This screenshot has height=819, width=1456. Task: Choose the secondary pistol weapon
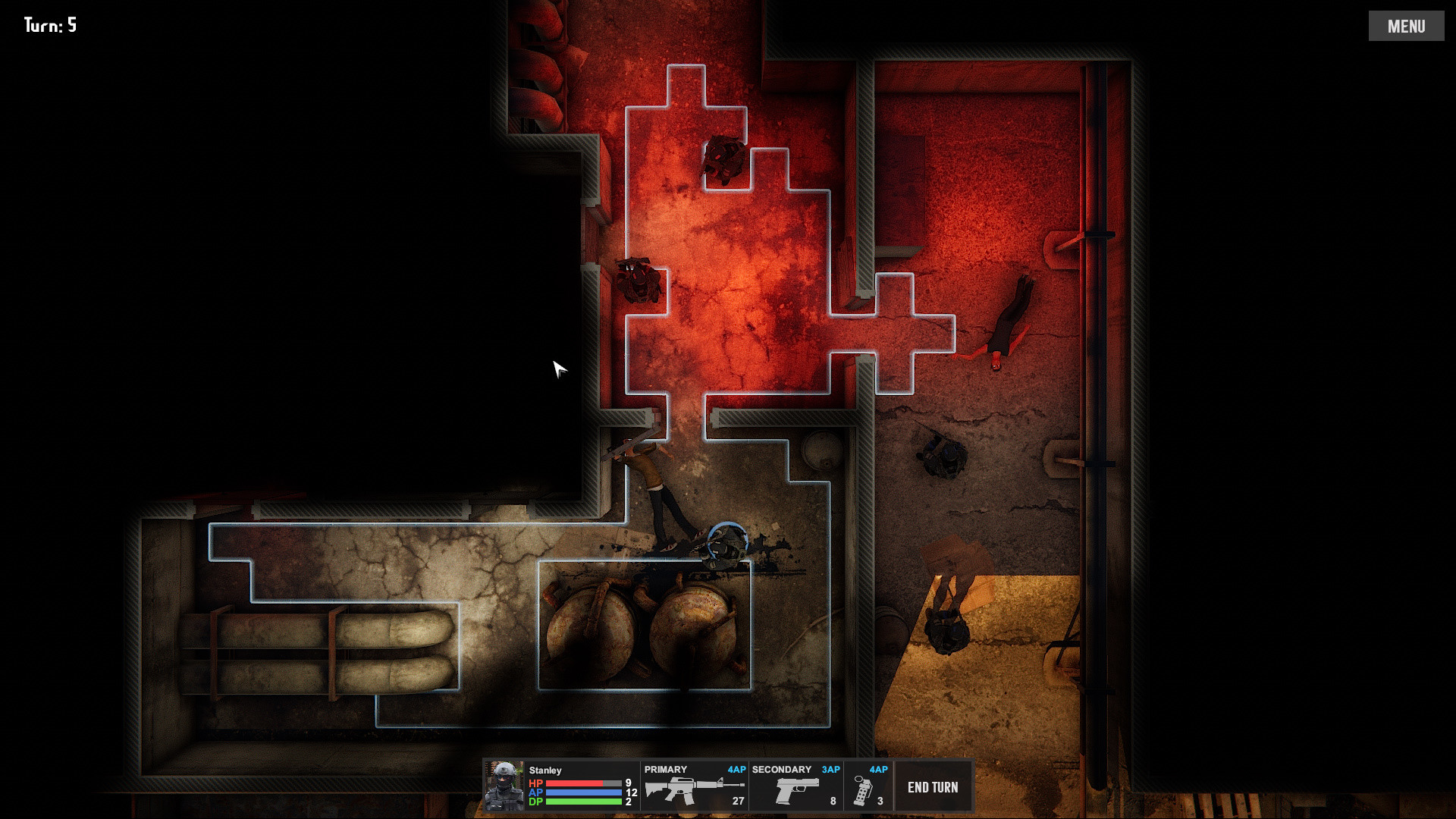click(795, 787)
